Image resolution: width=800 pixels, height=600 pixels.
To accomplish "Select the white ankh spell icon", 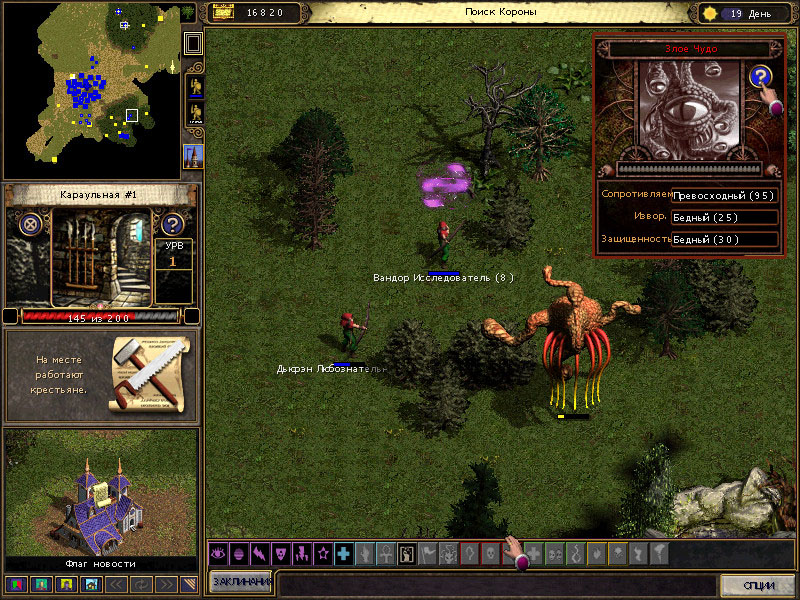I will coord(385,553).
